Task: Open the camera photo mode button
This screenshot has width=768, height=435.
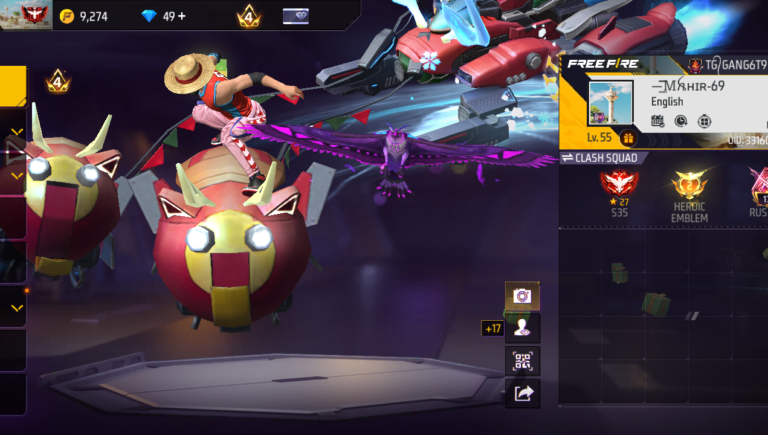Action: pyautogui.click(x=522, y=296)
